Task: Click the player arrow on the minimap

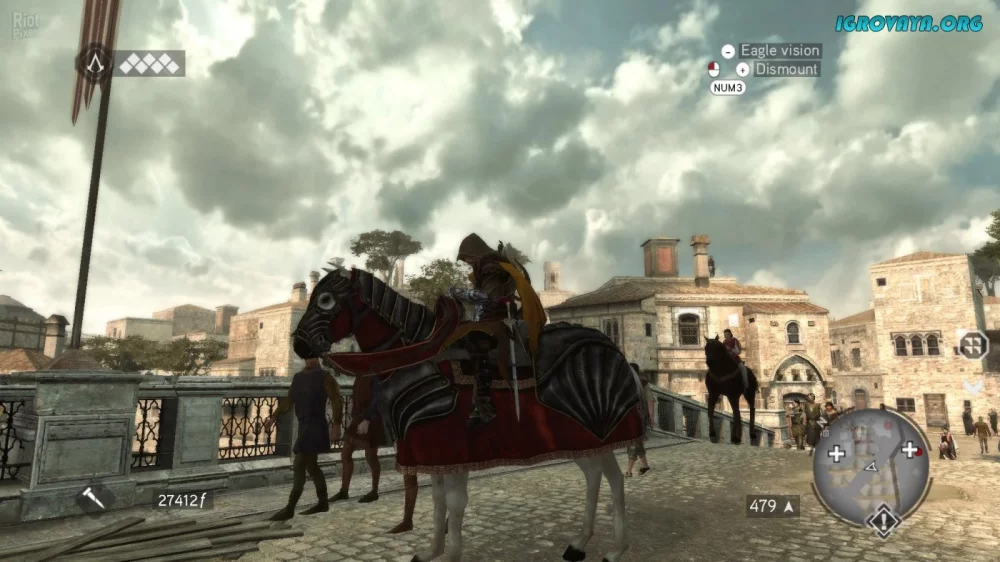Action: (x=871, y=466)
